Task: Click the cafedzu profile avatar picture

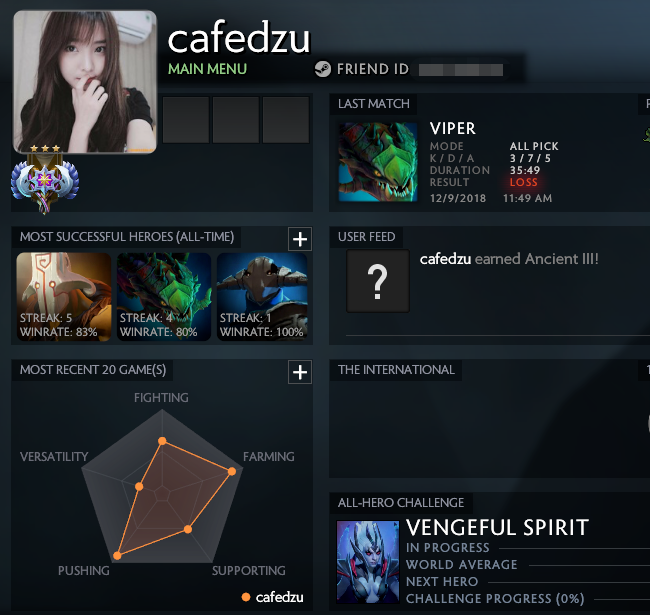Action: tap(85, 82)
